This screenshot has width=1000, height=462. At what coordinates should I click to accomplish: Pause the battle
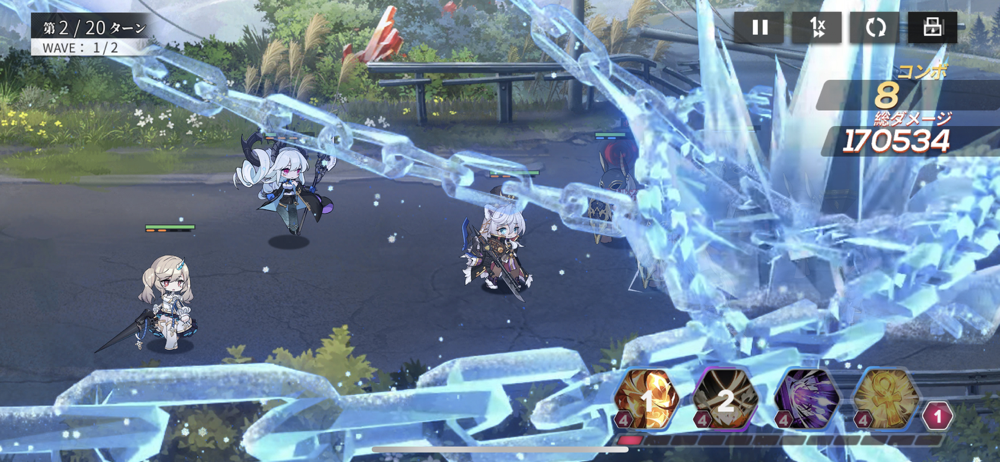tap(759, 28)
